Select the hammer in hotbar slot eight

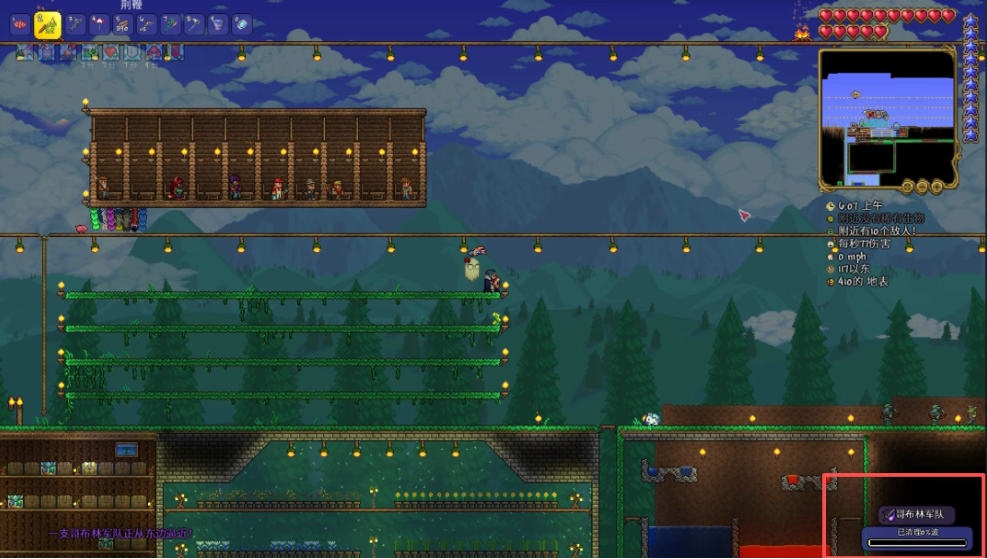[194, 24]
